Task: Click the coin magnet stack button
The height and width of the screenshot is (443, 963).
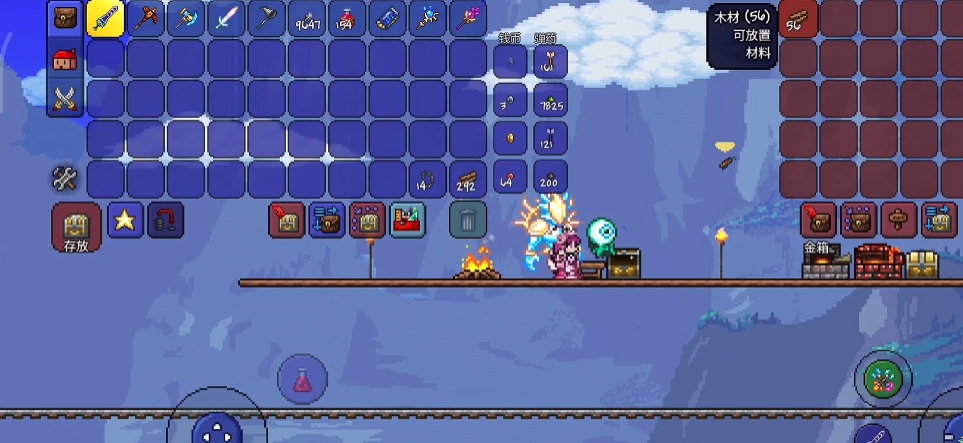Action: tap(166, 221)
